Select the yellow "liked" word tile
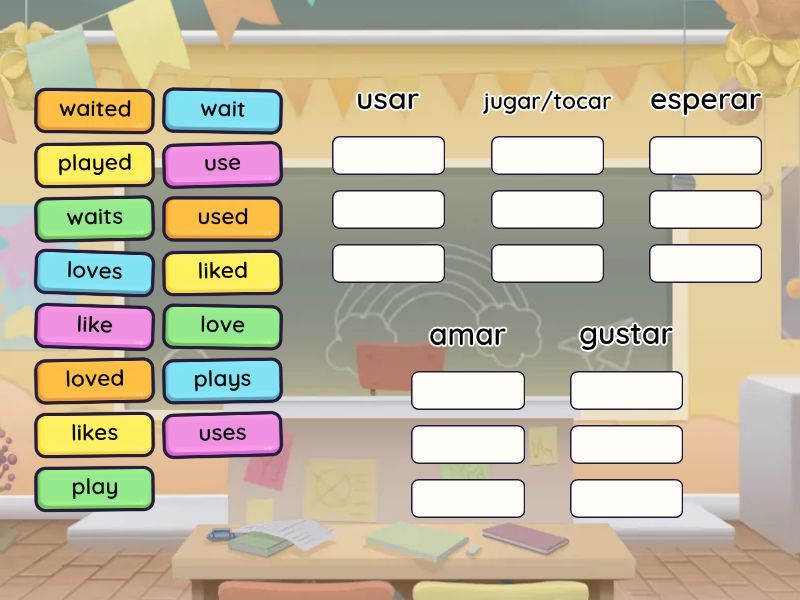The height and width of the screenshot is (600, 800). pyautogui.click(x=222, y=272)
